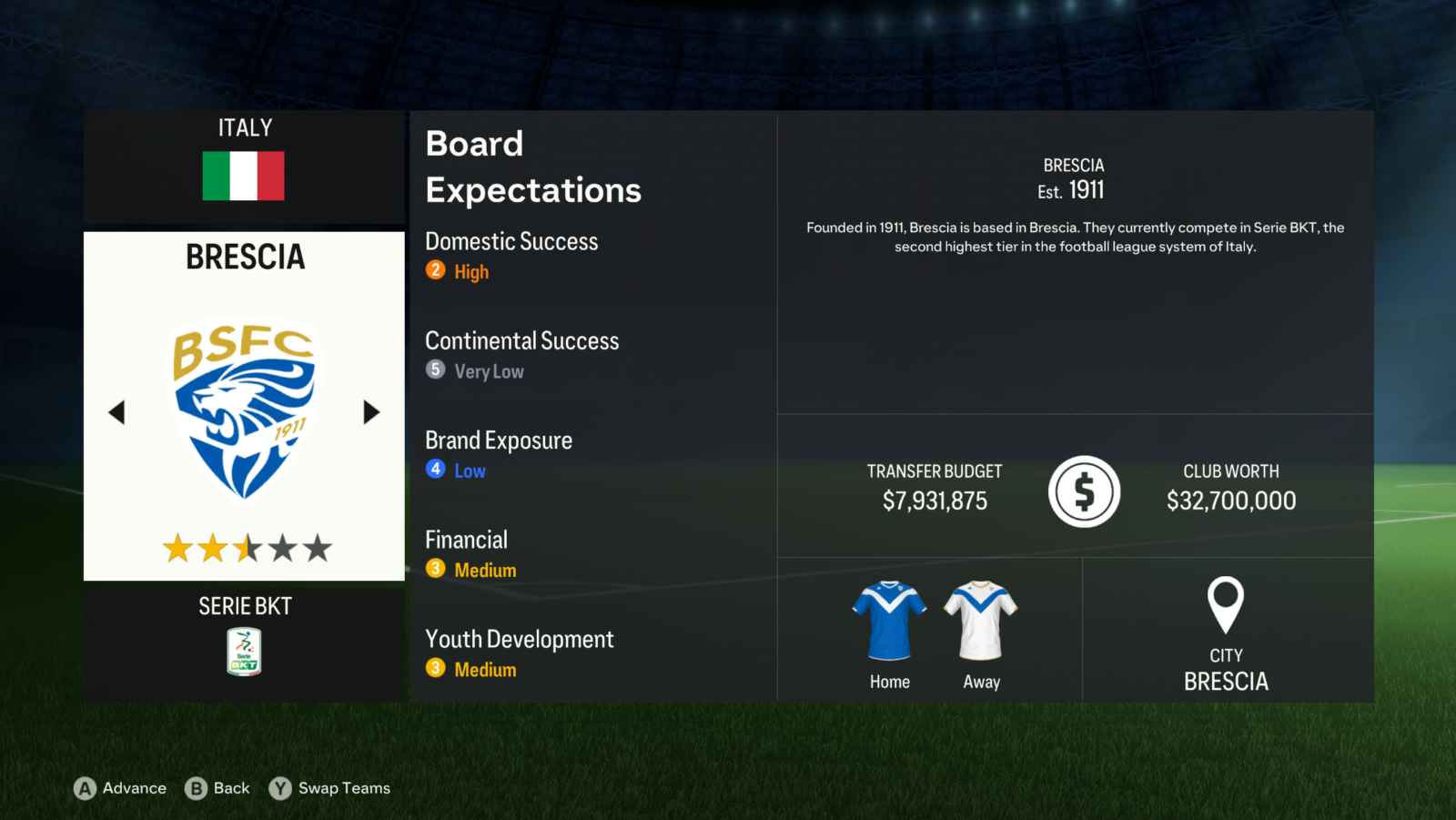Select the Italy flag

point(244,176)
